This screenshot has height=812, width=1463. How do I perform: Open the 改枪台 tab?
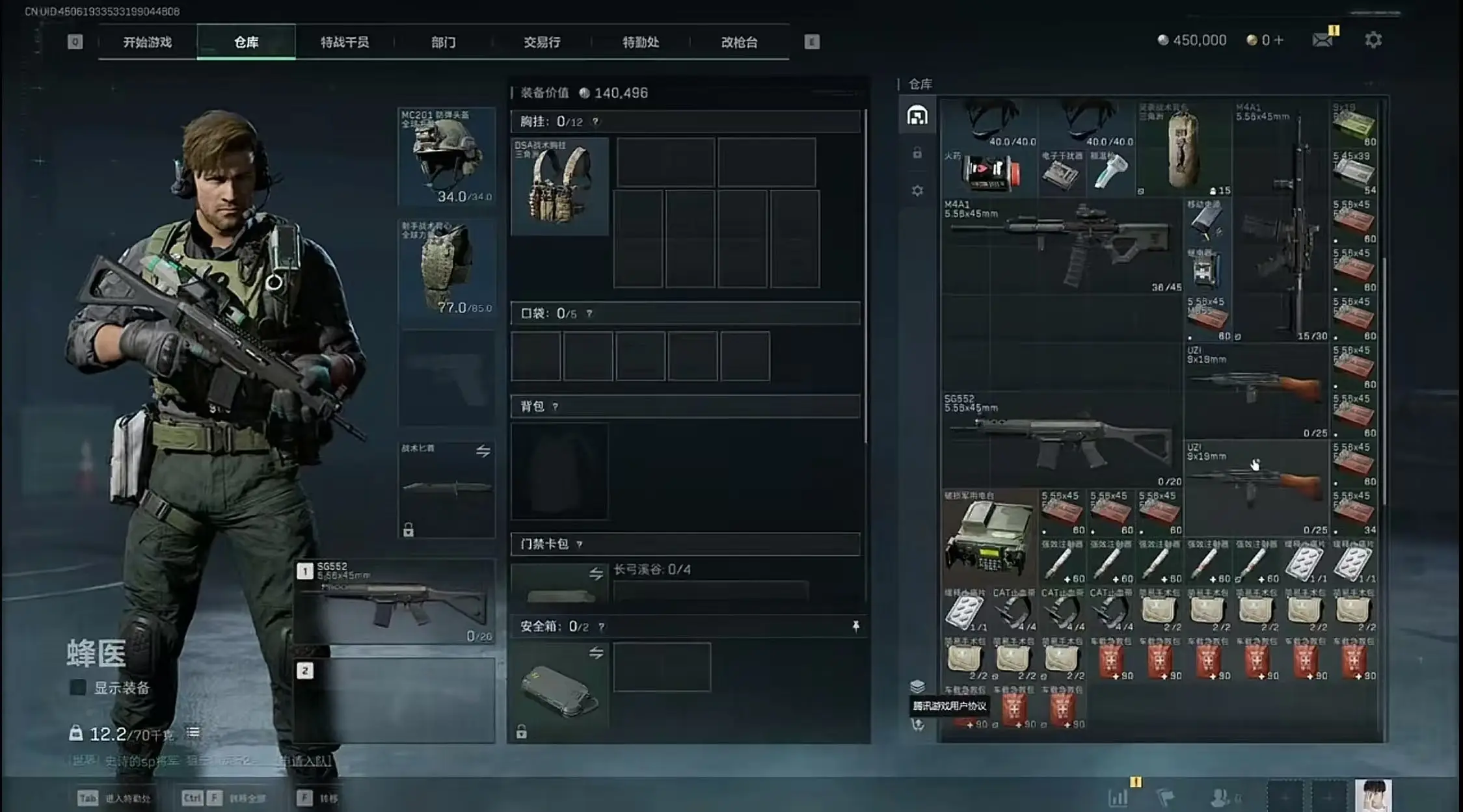coord(739,42)
